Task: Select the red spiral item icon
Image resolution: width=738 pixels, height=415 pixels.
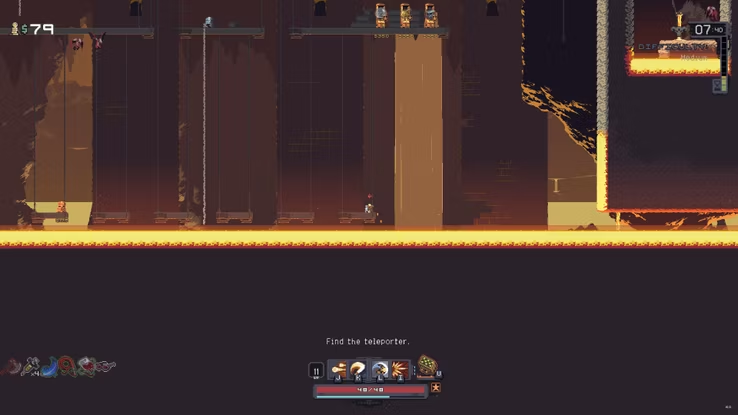Action: pos(66,367)
